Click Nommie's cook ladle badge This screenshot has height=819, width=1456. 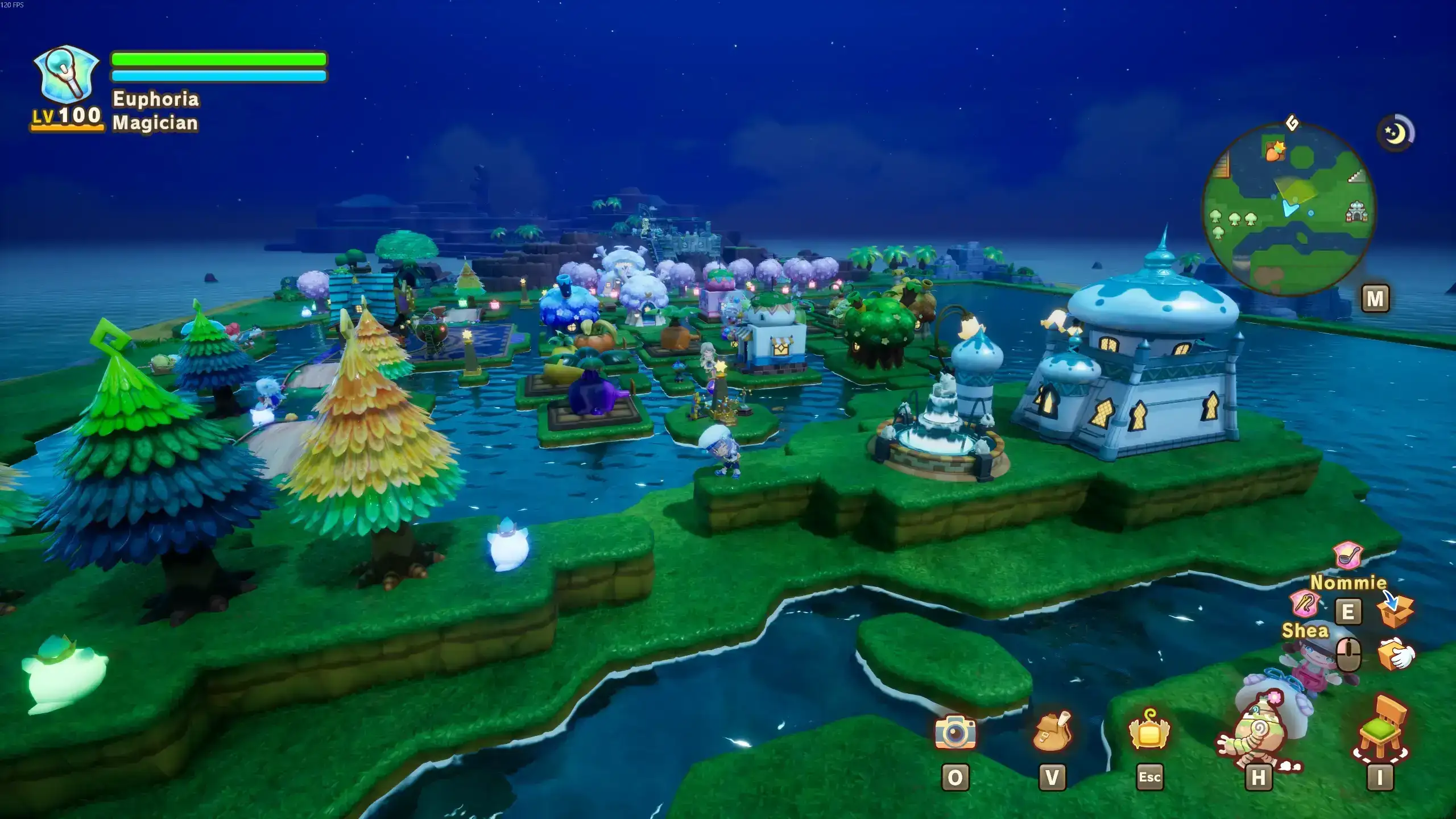[x=1347, y=555]
